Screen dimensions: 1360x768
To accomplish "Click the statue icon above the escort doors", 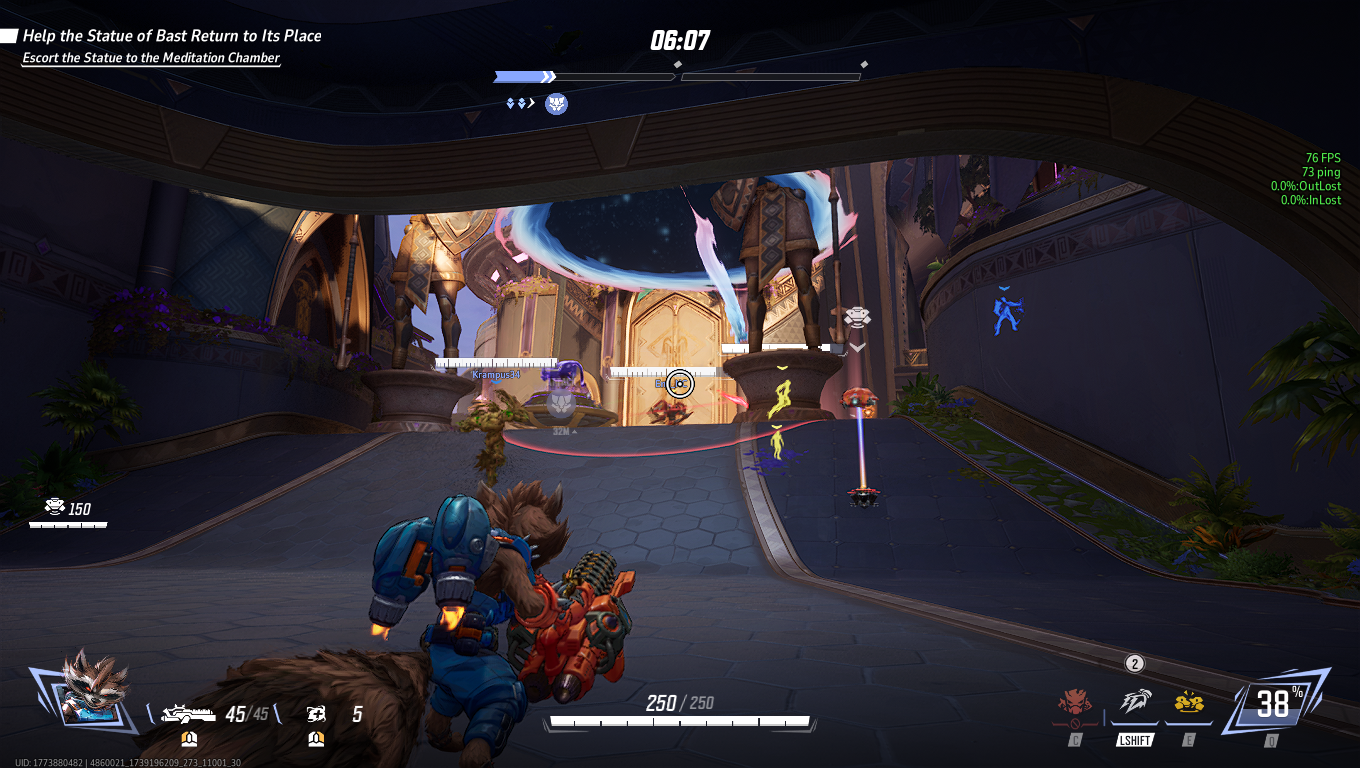I will pos(857,314).
